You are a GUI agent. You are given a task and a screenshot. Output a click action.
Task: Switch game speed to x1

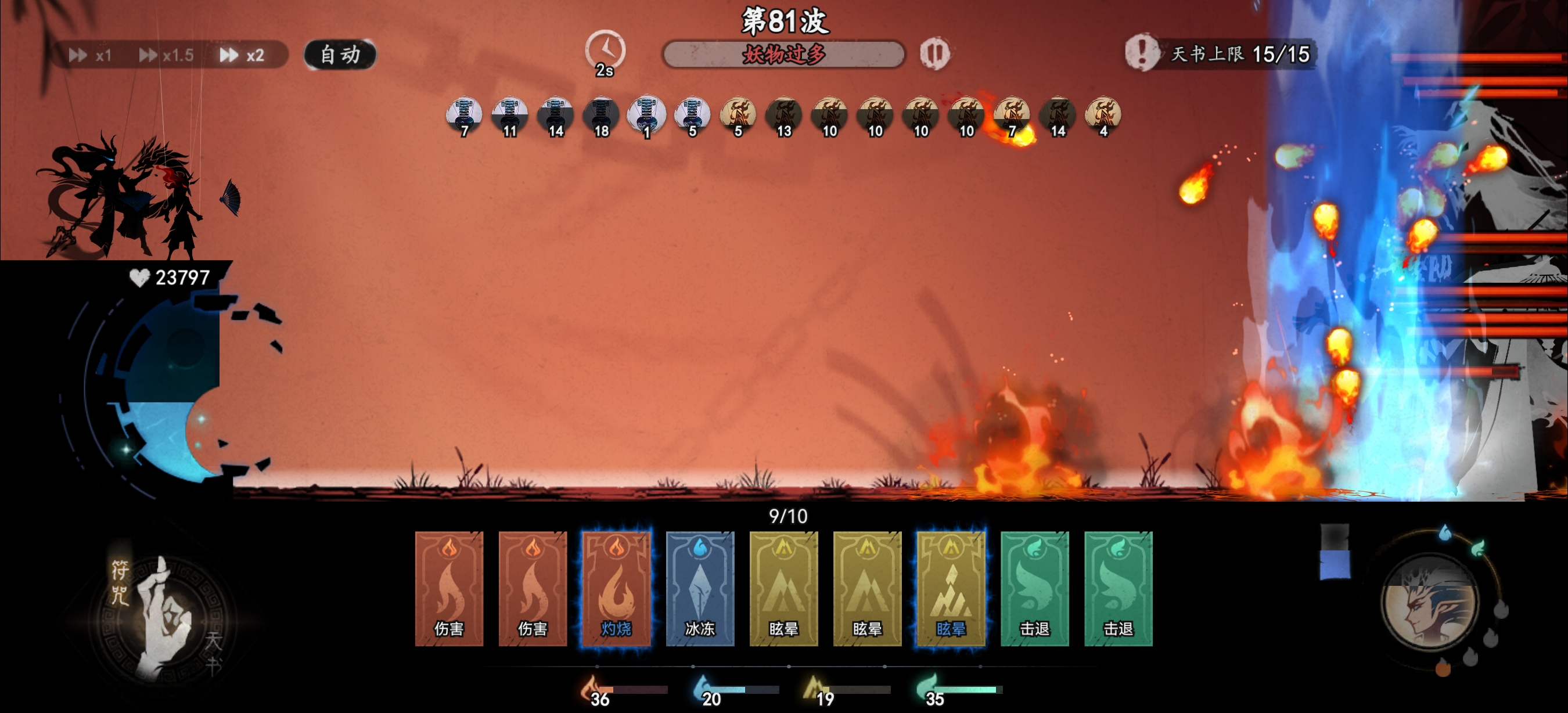91,55
